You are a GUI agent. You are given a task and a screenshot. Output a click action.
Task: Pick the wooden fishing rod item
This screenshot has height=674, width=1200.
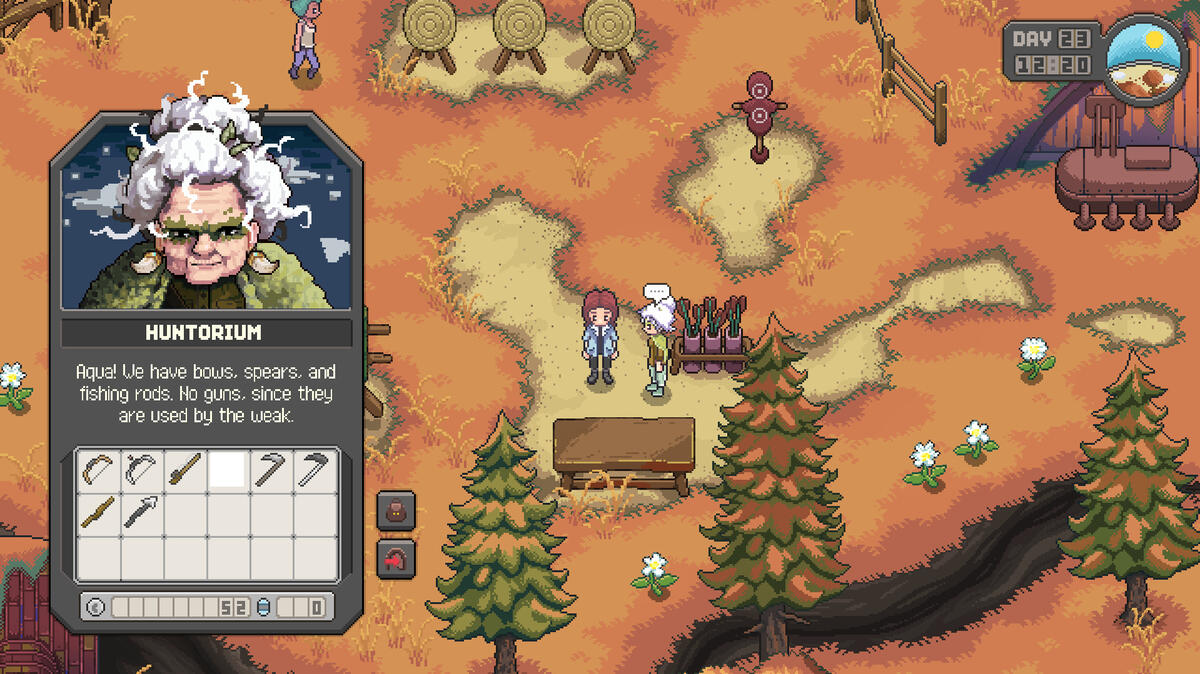click(185, 470)
